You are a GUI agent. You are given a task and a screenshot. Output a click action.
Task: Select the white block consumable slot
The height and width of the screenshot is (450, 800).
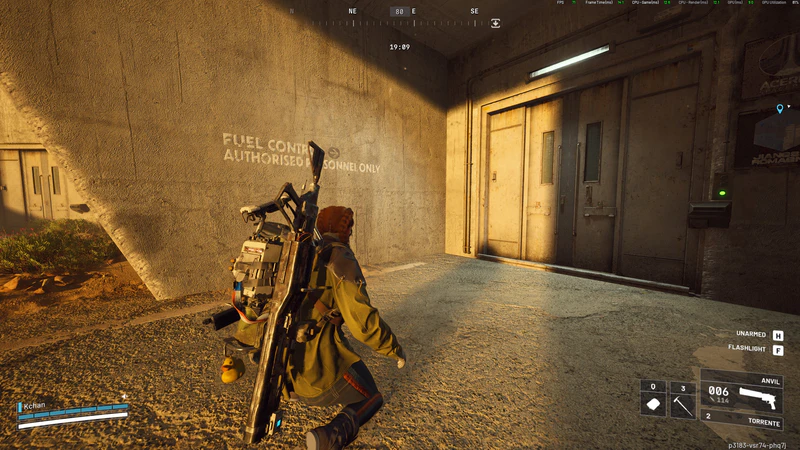click(653, 398)
